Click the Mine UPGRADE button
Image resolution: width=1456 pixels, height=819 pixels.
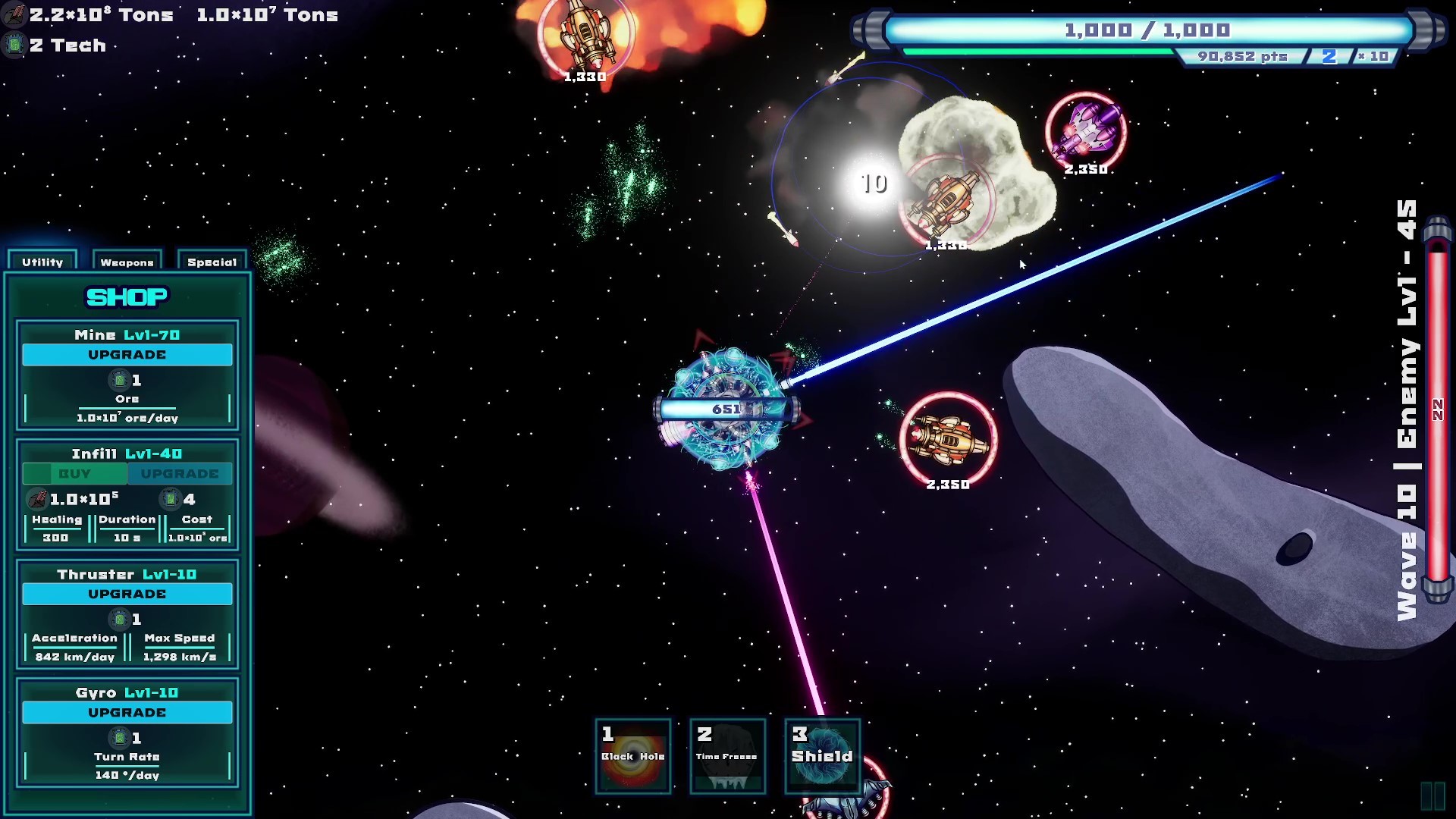127,354
